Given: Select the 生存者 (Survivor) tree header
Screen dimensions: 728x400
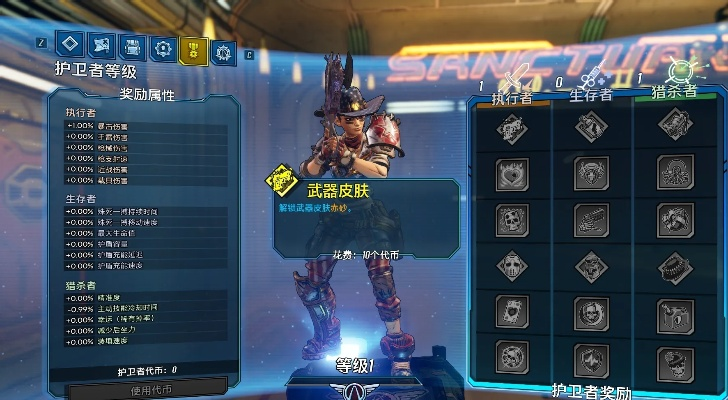Looking at the screenshot, I should coord(591,95).
